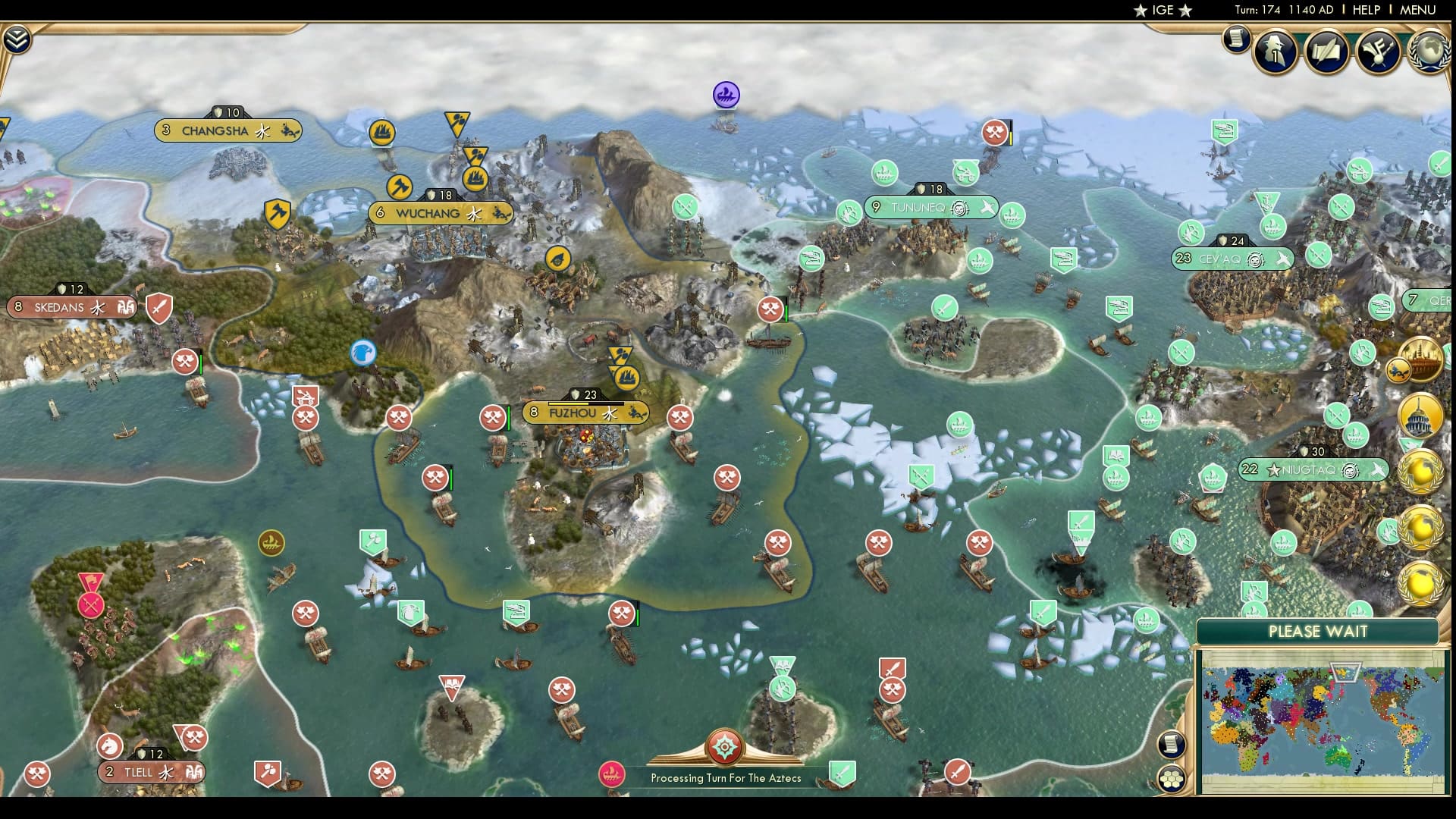Open the Espionage overview spy icon

click(x=1276, y=53)
